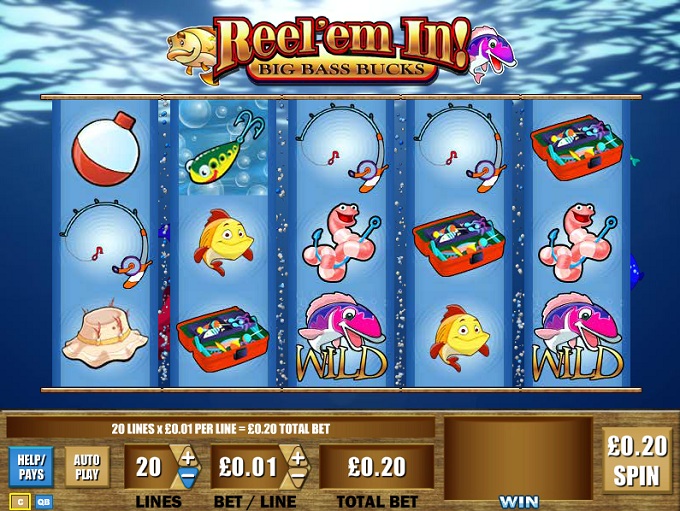Raise the bet per line

tap(297, 457)
